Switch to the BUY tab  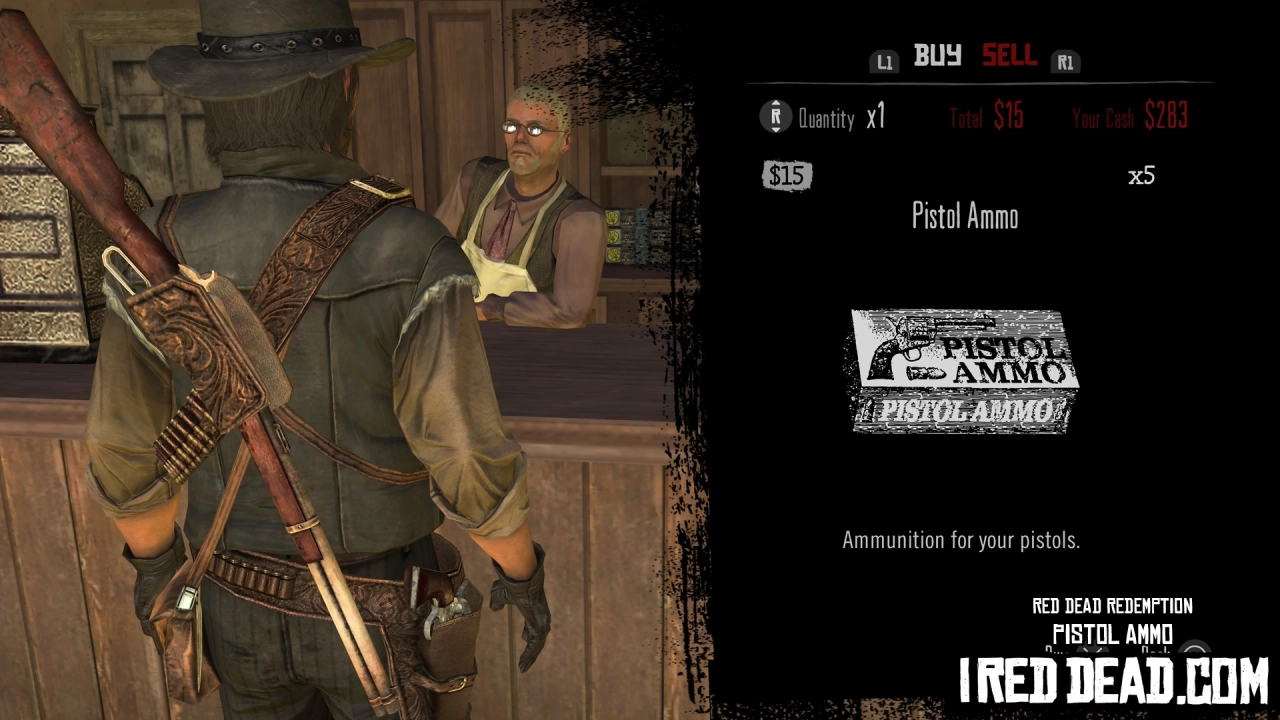coord(938,55)
